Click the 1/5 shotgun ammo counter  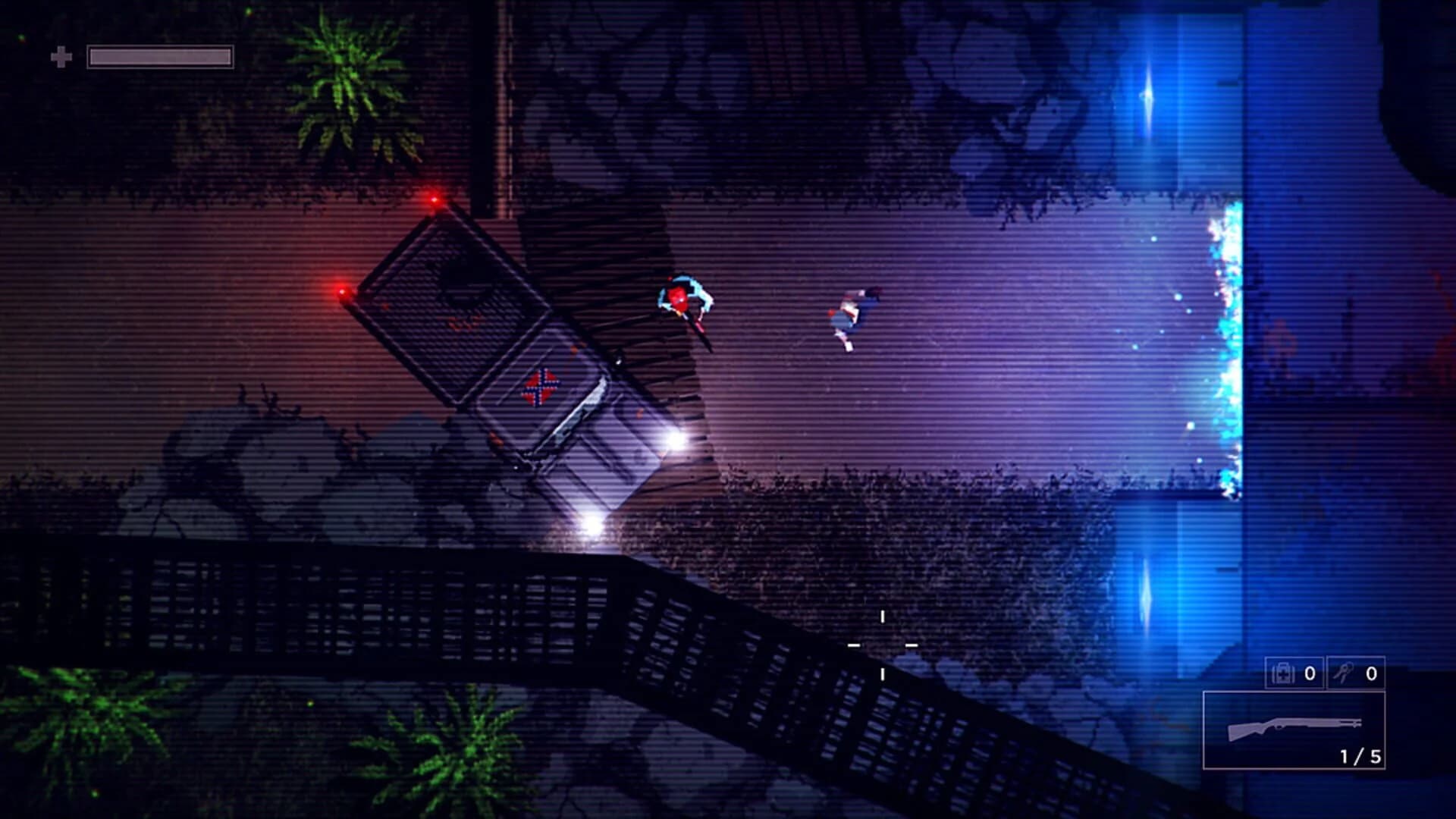(1361, 755)
